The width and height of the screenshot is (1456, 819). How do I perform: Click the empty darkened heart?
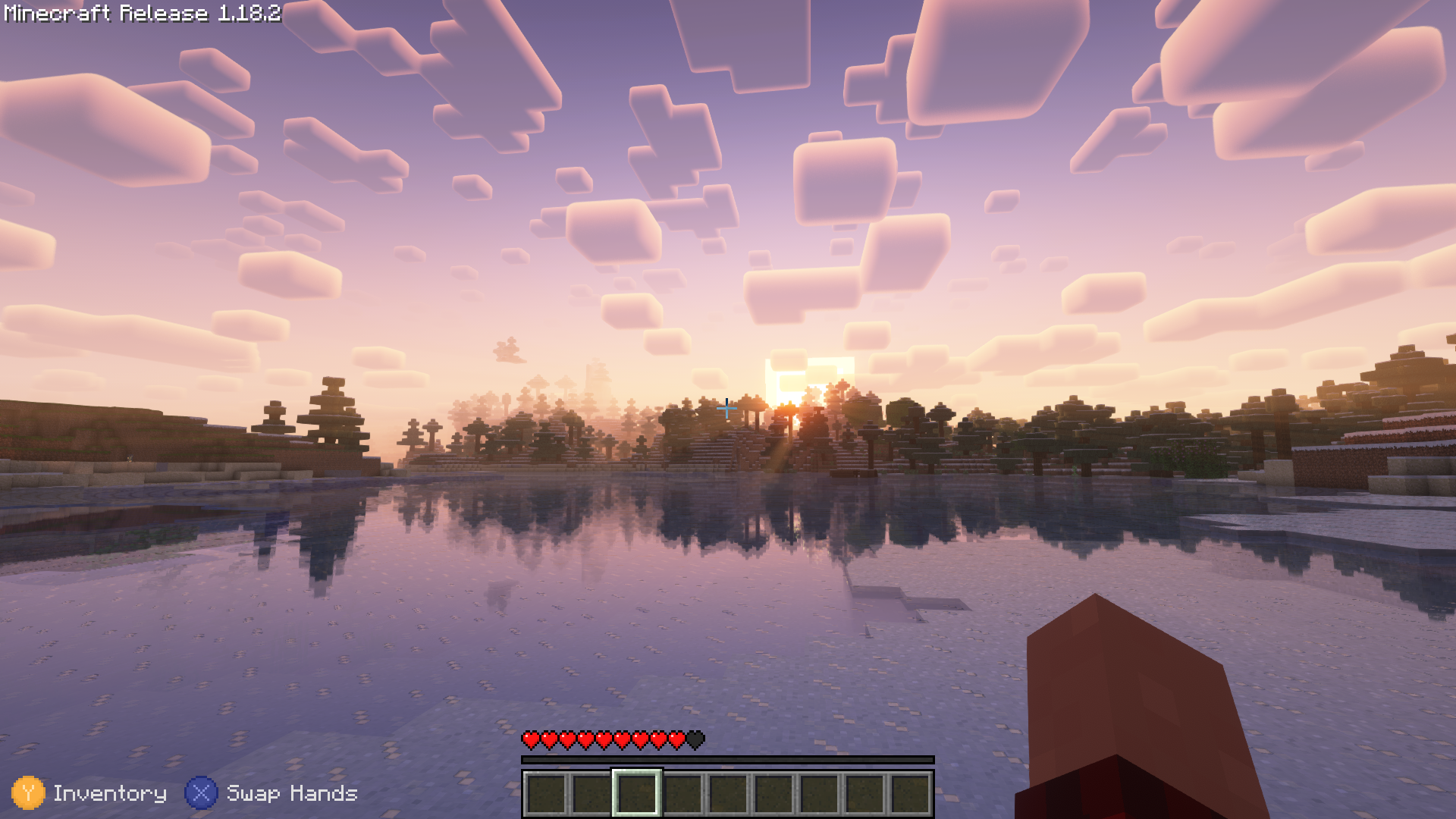coord(695,739)
